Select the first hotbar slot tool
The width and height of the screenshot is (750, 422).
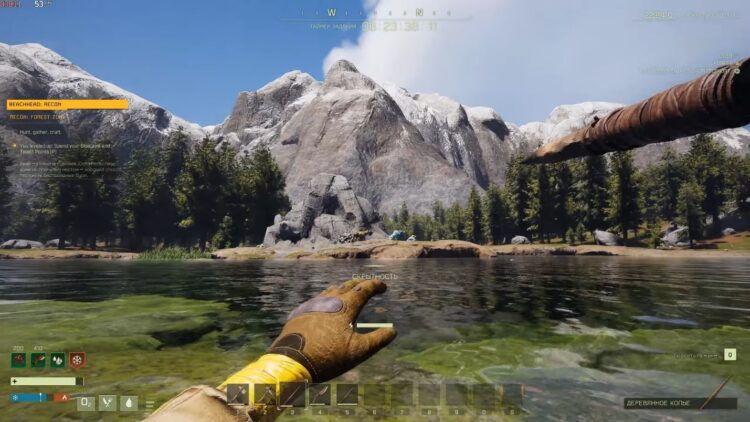[x=238, y=395]
